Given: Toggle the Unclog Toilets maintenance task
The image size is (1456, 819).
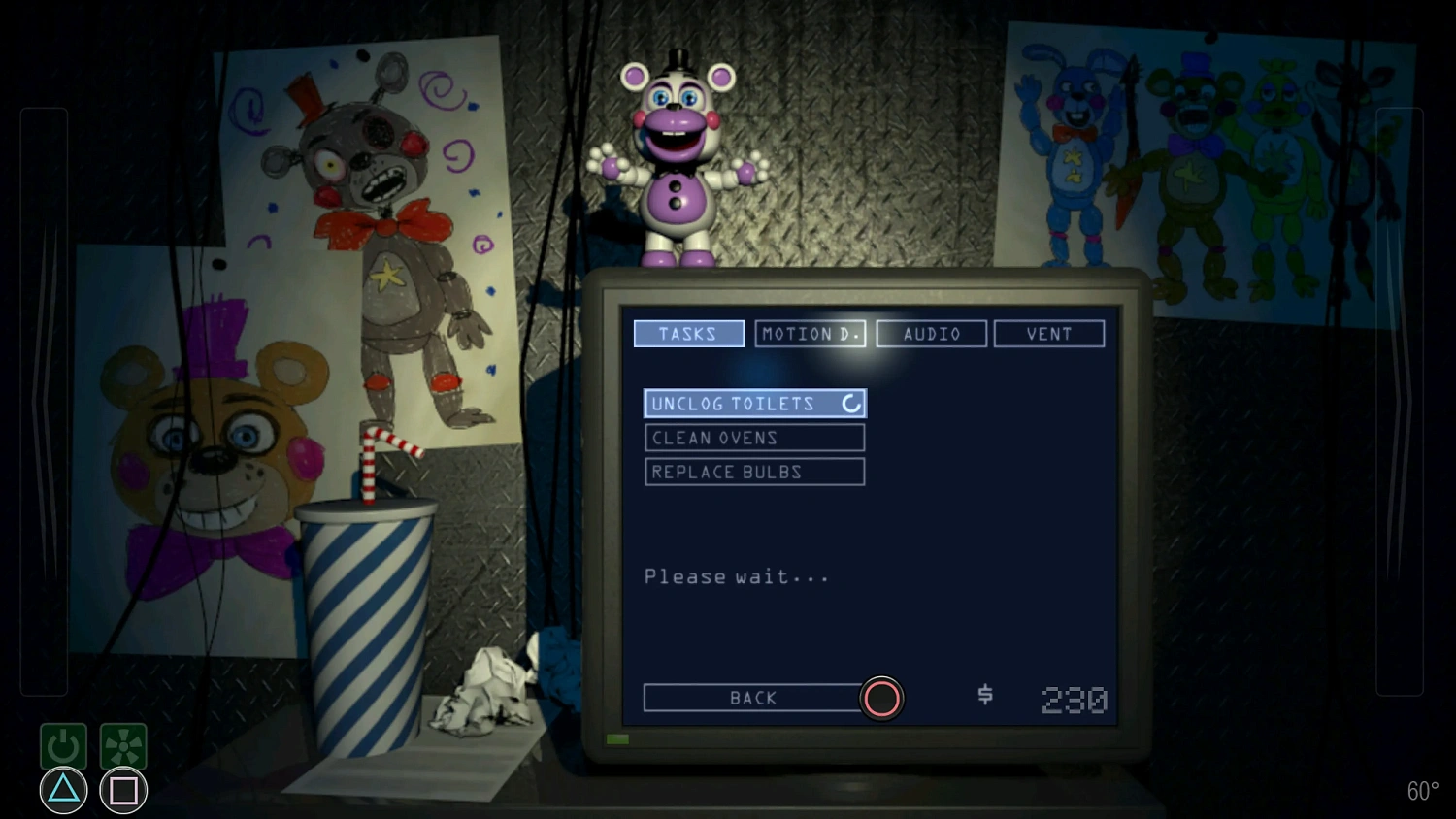Looking at the screenshot, I should [x=747, y=403].
